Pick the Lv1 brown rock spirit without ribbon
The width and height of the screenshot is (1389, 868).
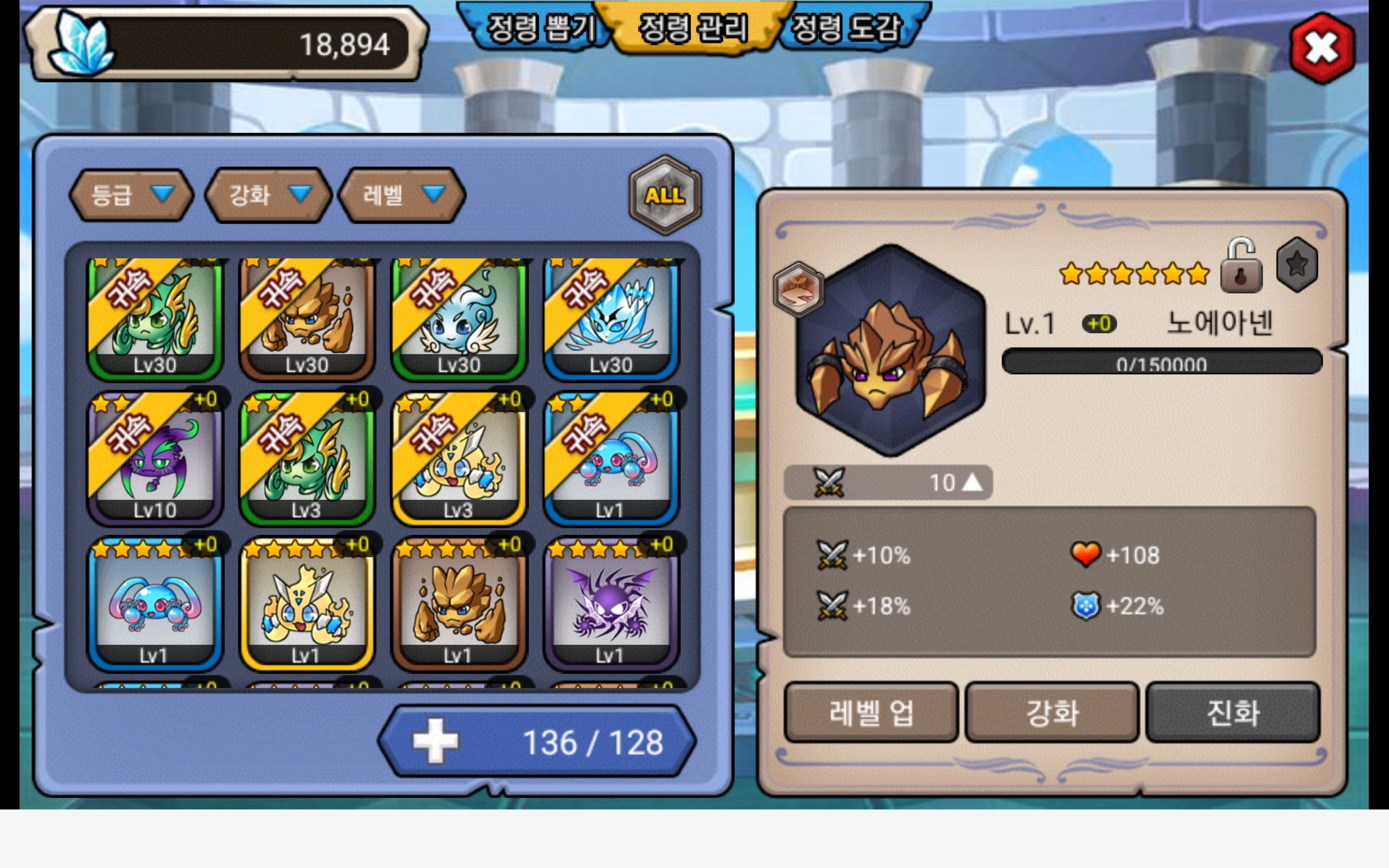point(458,604)
